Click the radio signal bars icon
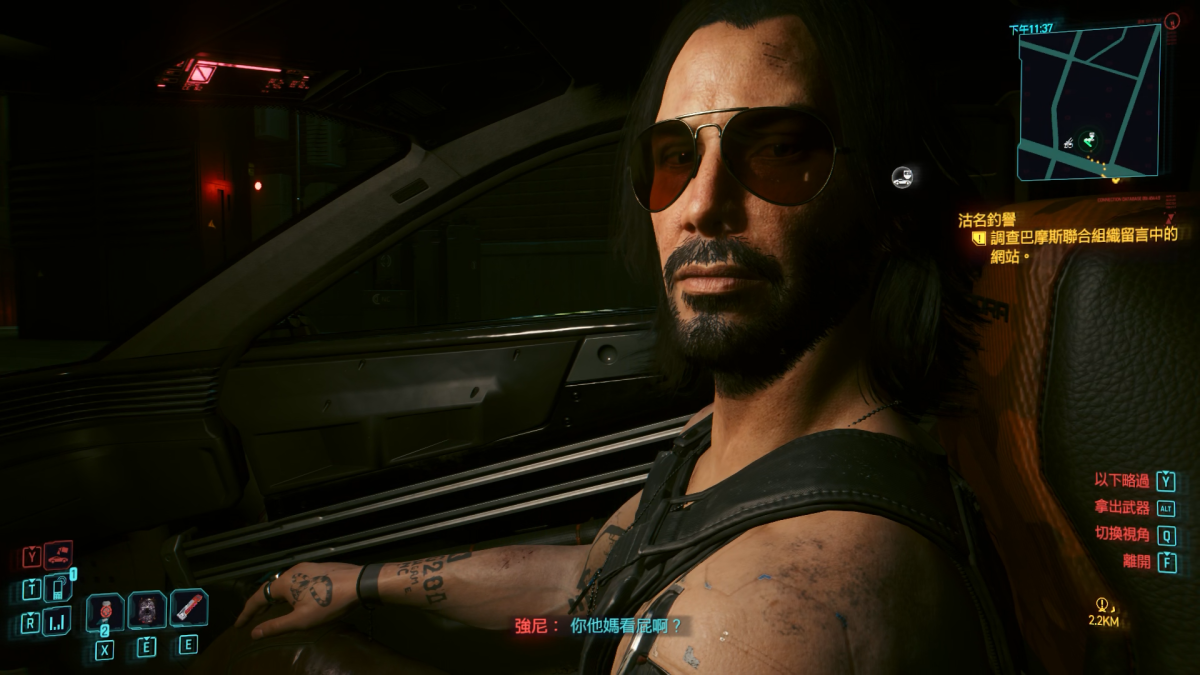The width and height of the screenshot is (1200, 675). [57, 622]
